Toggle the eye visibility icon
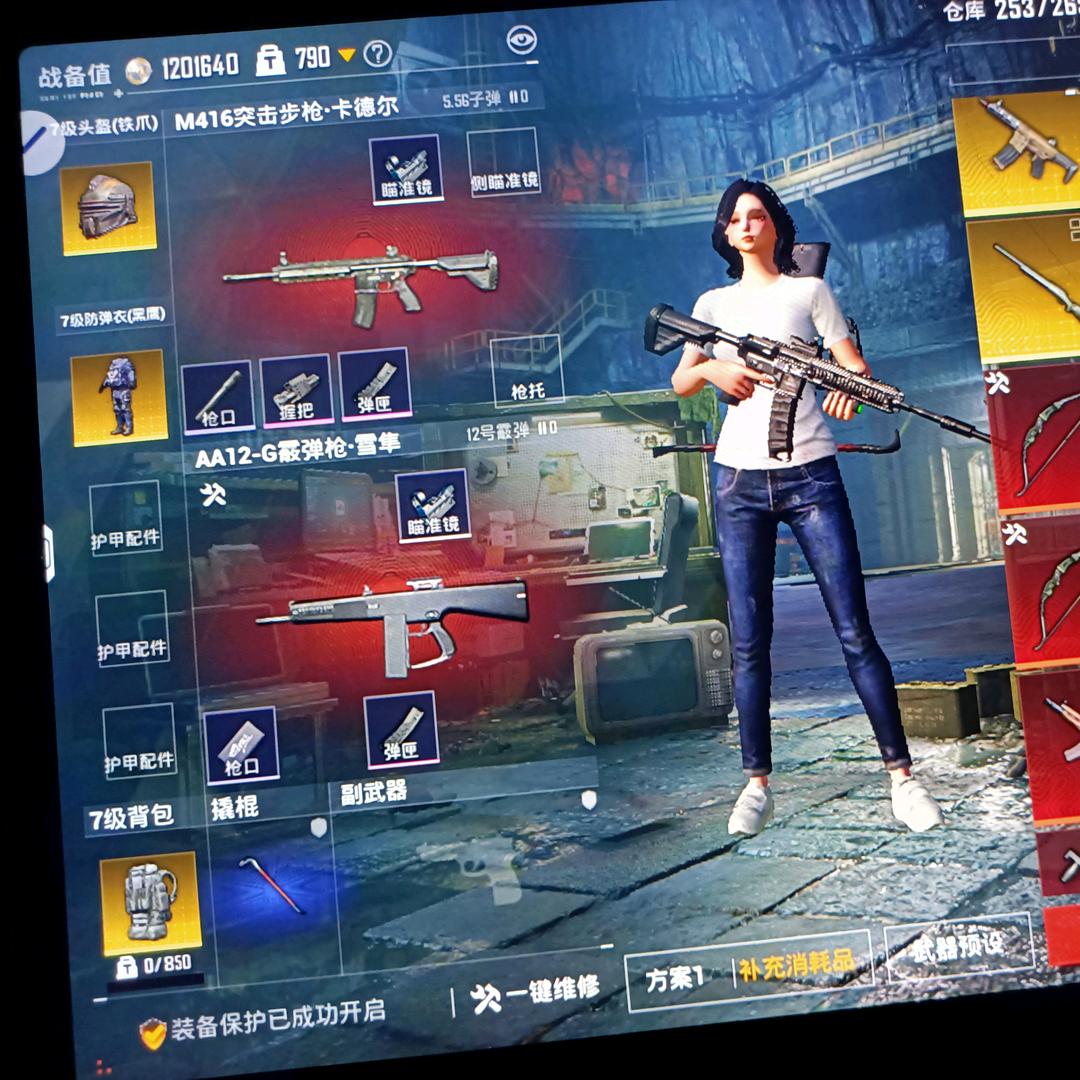The image size is (1080, 1080). [521, 40]
